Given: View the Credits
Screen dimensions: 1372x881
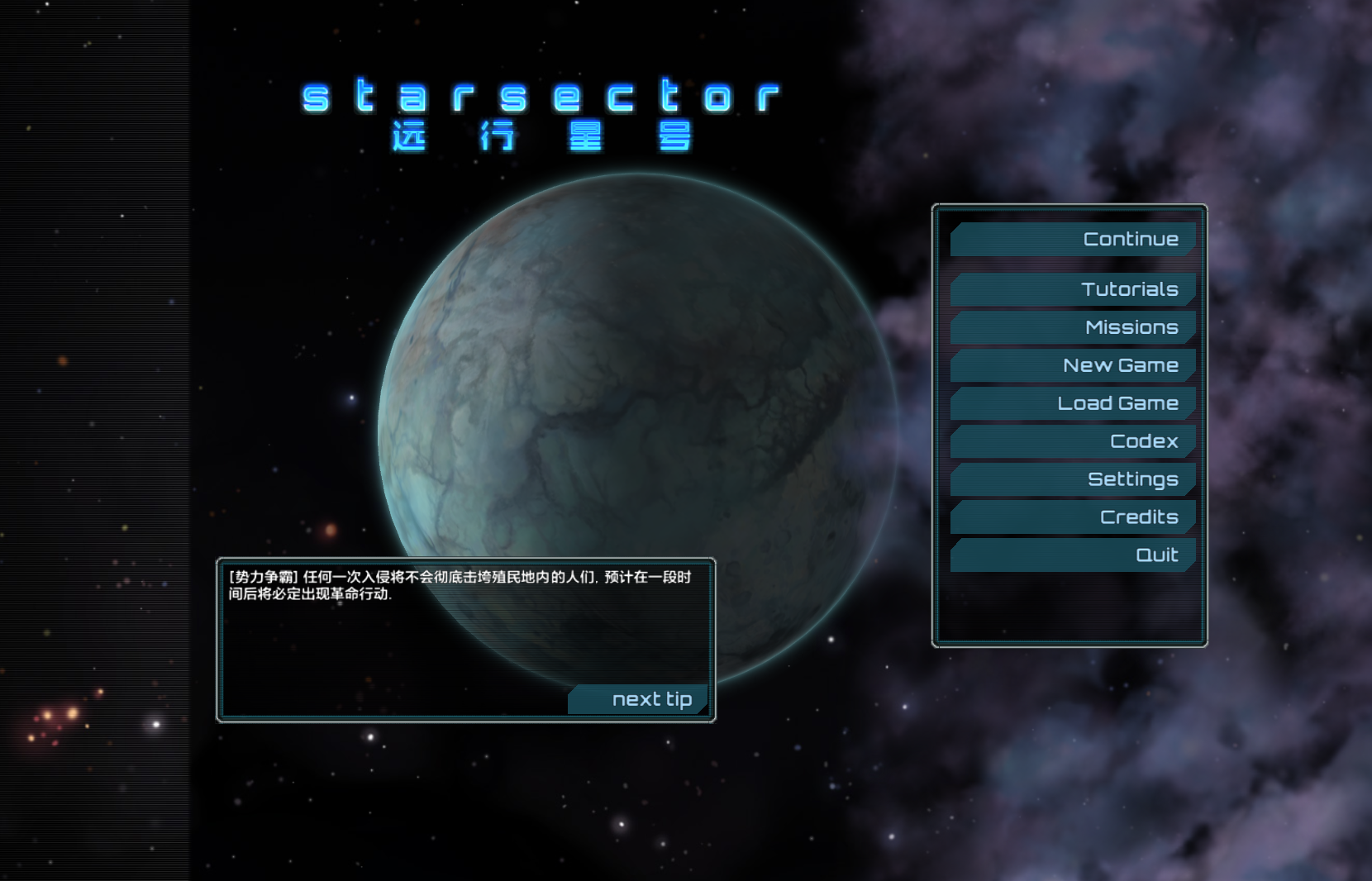Looking at the screenshot, I should point(1073,517).
